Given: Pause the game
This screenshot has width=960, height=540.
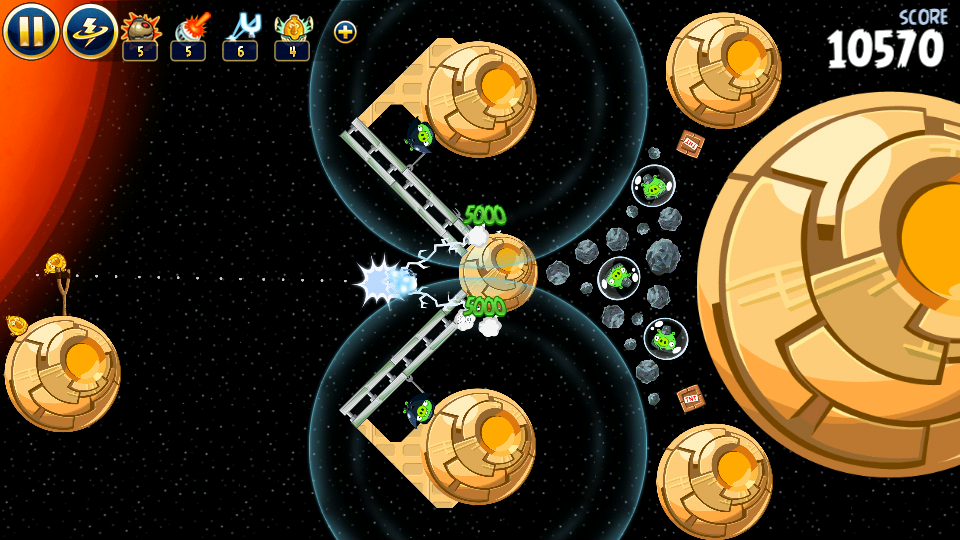Looking at the screenshot, I should tap(30, 31).
